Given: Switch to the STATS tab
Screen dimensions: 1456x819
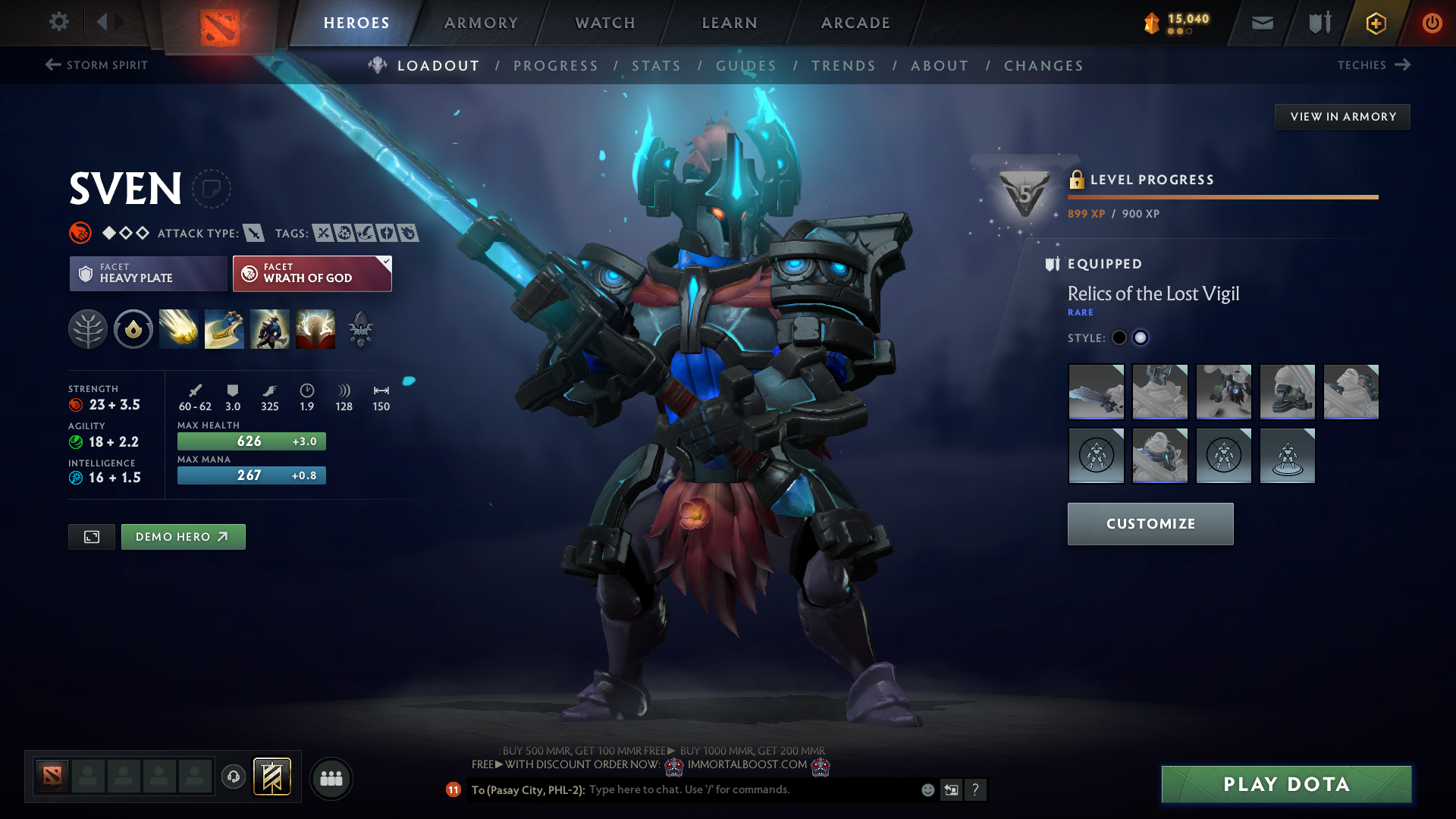Looking at the screenshot, I should point(657,65).
